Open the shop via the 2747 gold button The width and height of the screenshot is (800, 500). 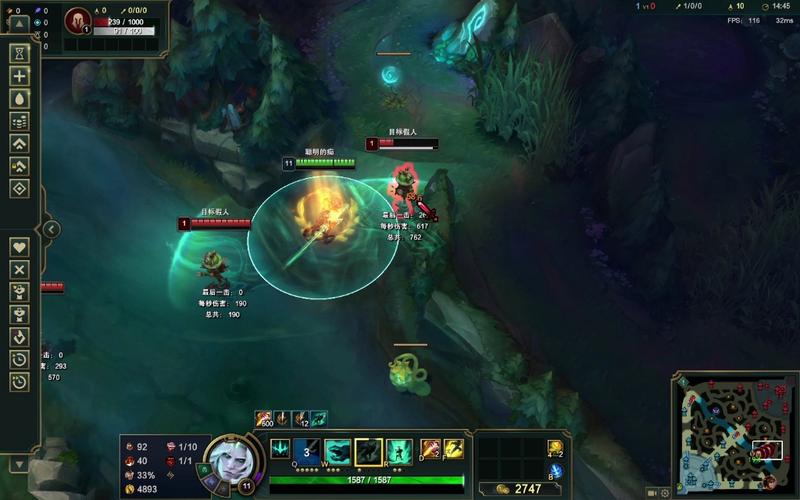513,489
